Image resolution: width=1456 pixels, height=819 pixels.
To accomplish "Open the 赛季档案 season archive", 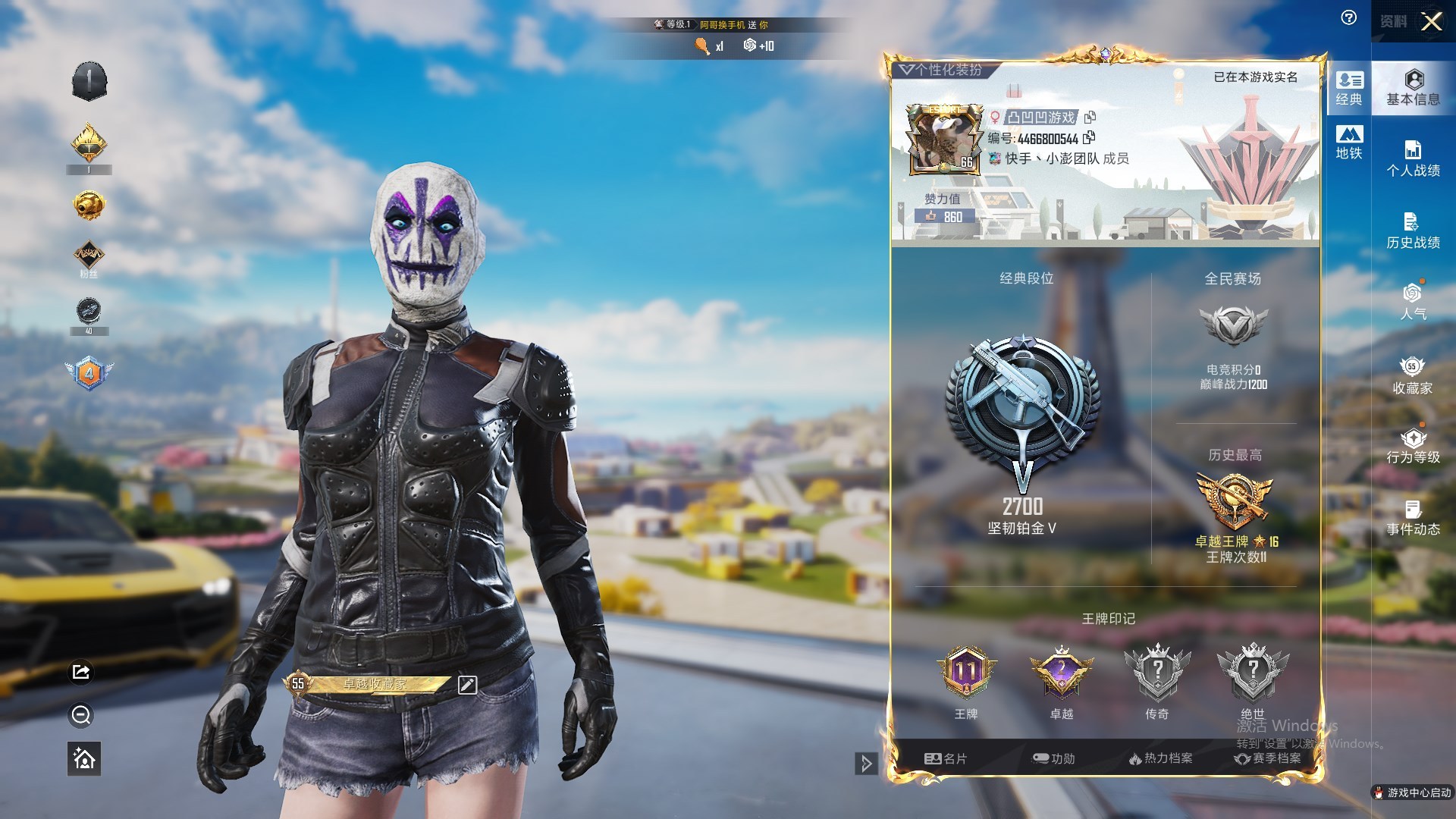I will tap(1268, 758).
